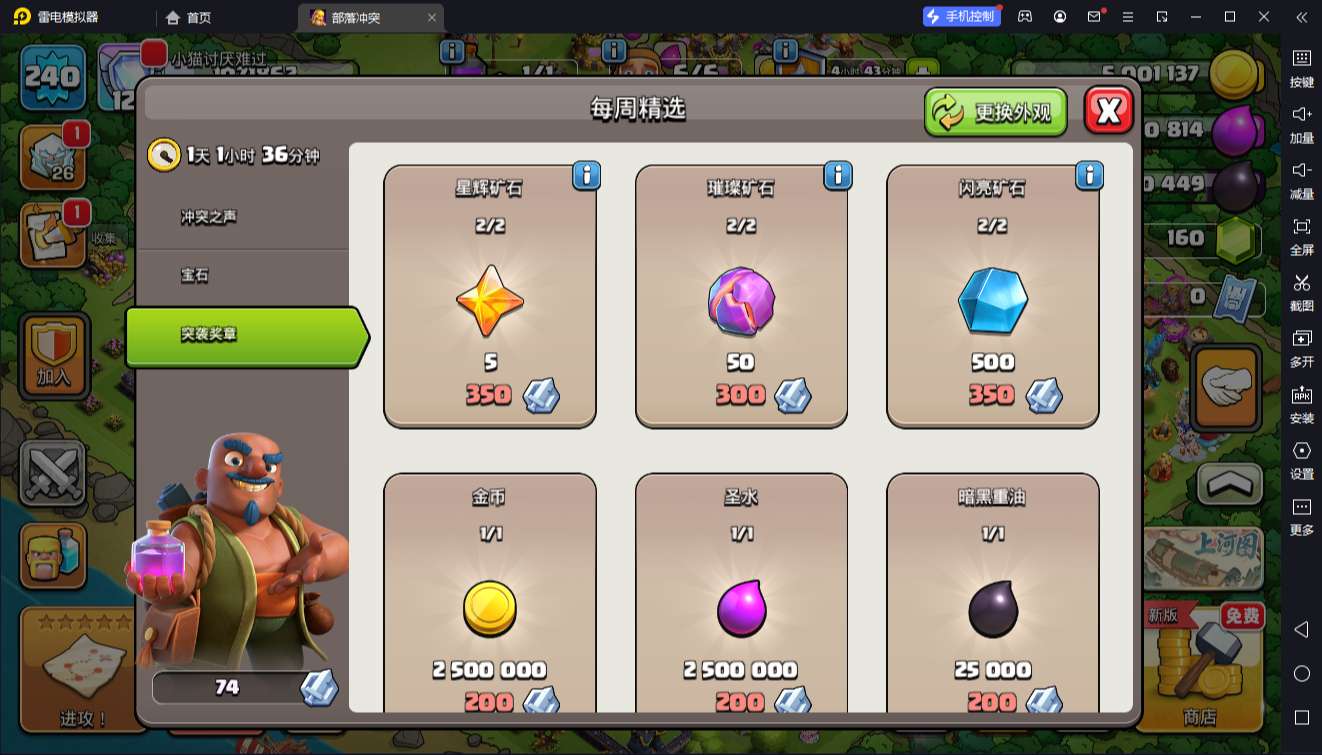Open the 加入 clan shield button

54,356
